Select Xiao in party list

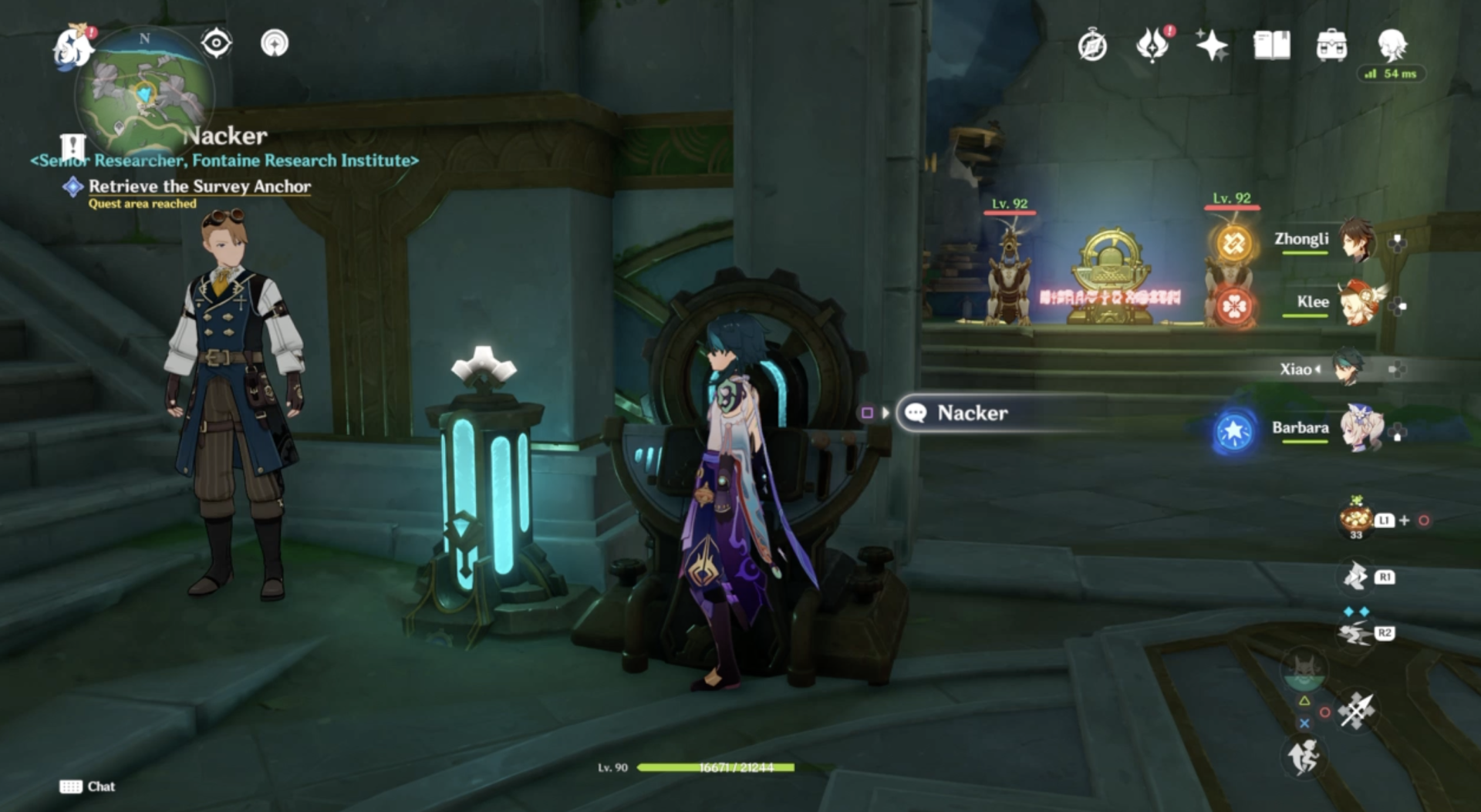click(x=1348, y=369)
